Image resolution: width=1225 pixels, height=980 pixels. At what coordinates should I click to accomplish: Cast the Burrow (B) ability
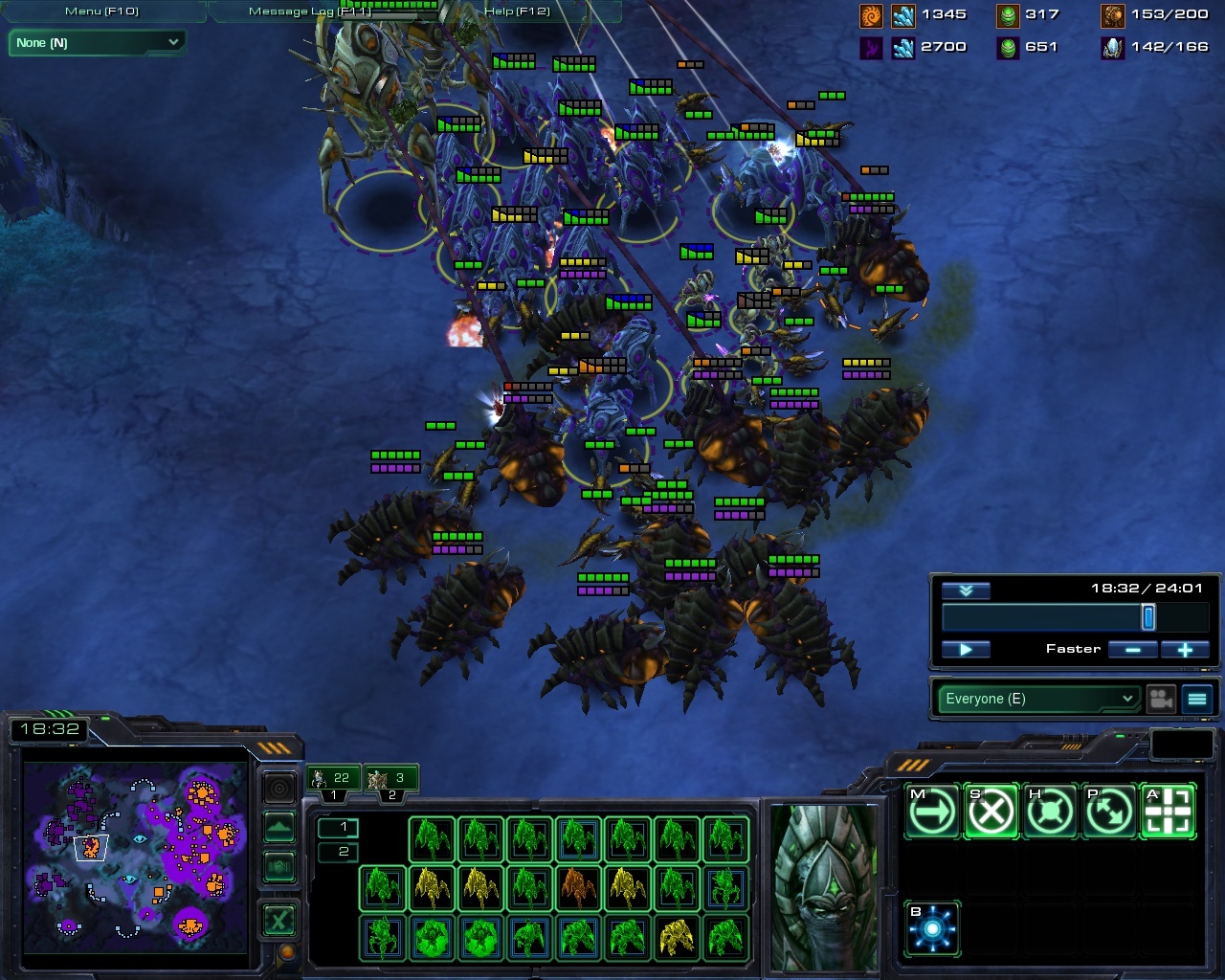tap(931, 926)
